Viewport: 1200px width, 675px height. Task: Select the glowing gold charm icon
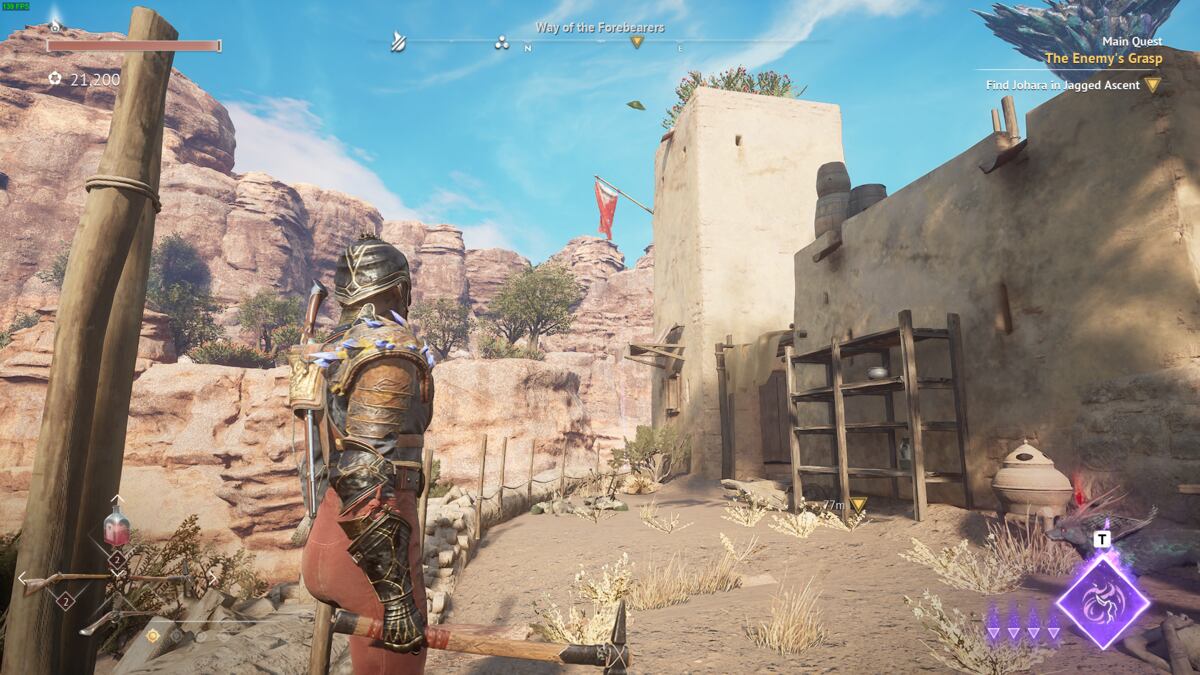pyautogui.click(x=153, y=635)
